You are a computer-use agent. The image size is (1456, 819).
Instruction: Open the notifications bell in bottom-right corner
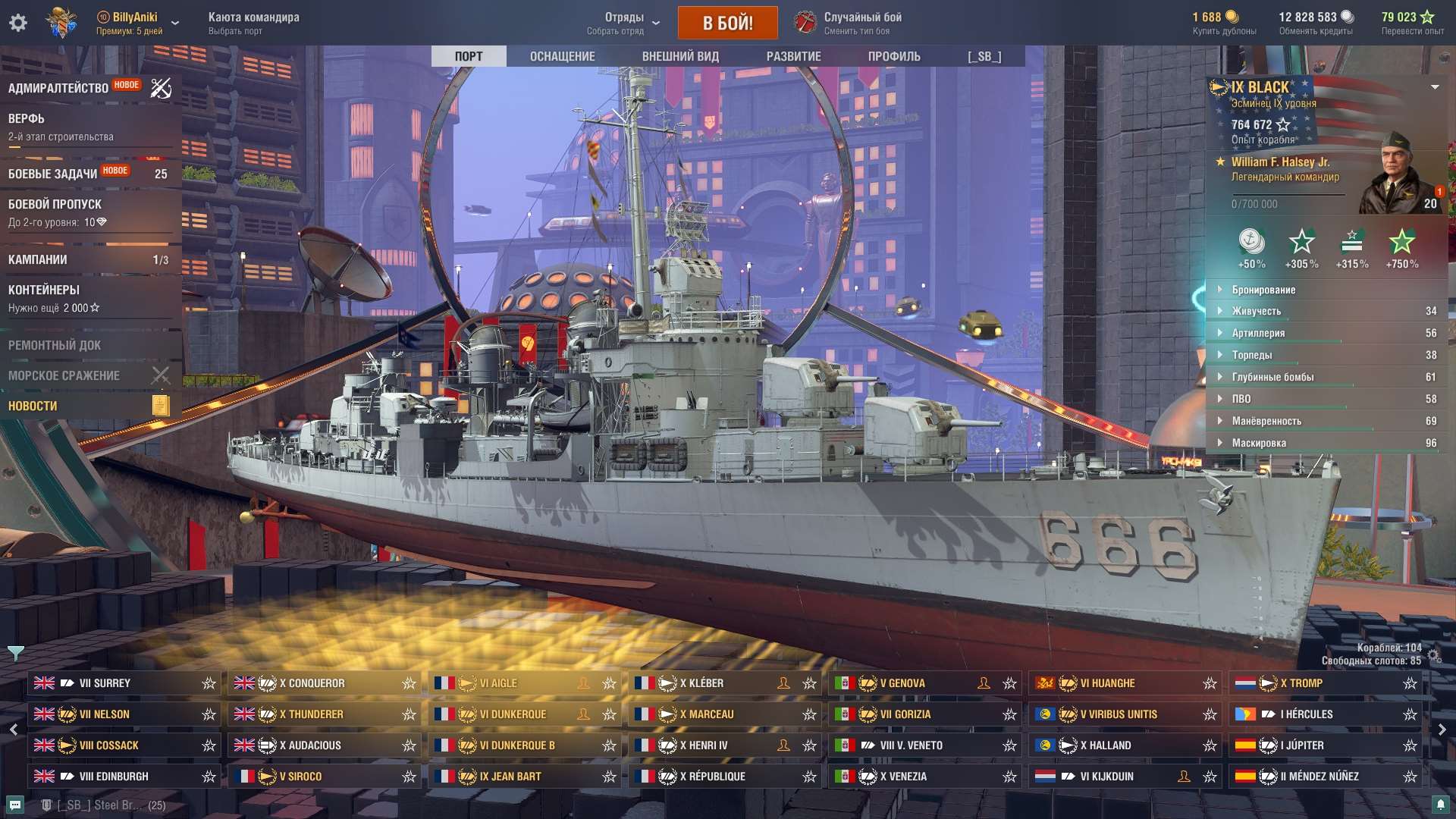coord(1441,805)
